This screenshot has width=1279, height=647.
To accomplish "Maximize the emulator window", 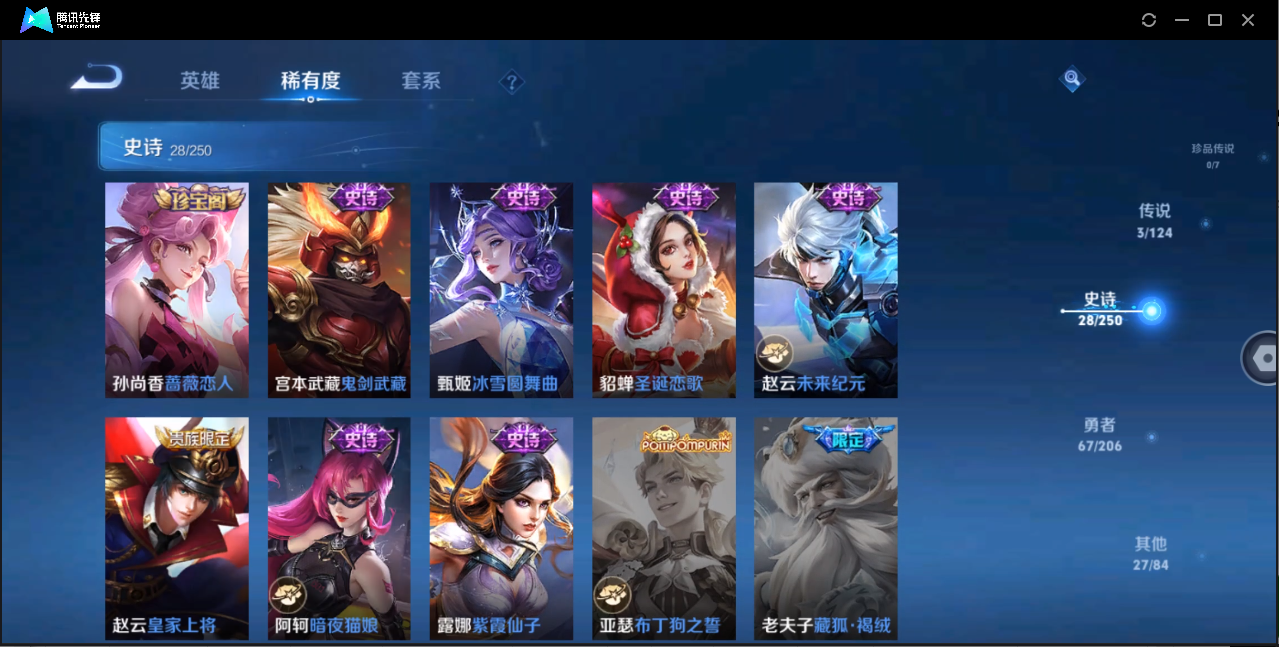I will (x=1215, y=20).
